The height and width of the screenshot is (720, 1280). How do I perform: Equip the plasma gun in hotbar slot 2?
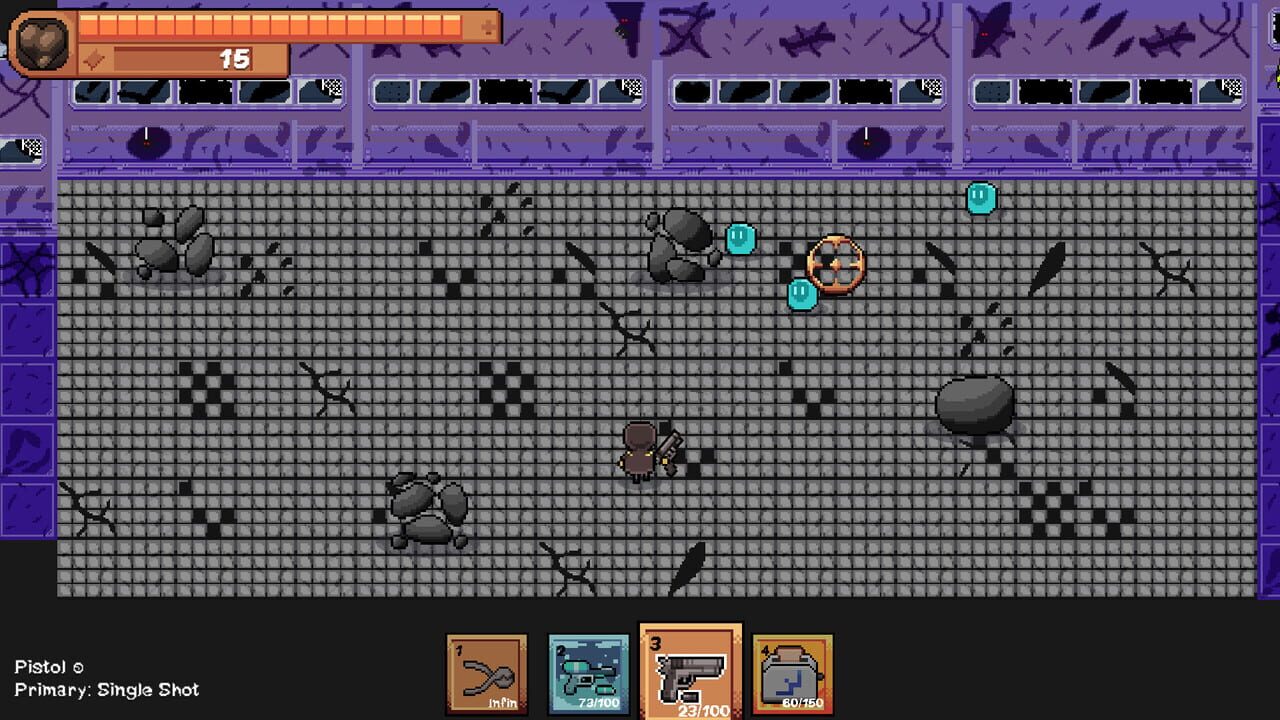click(x=588, y=672)
